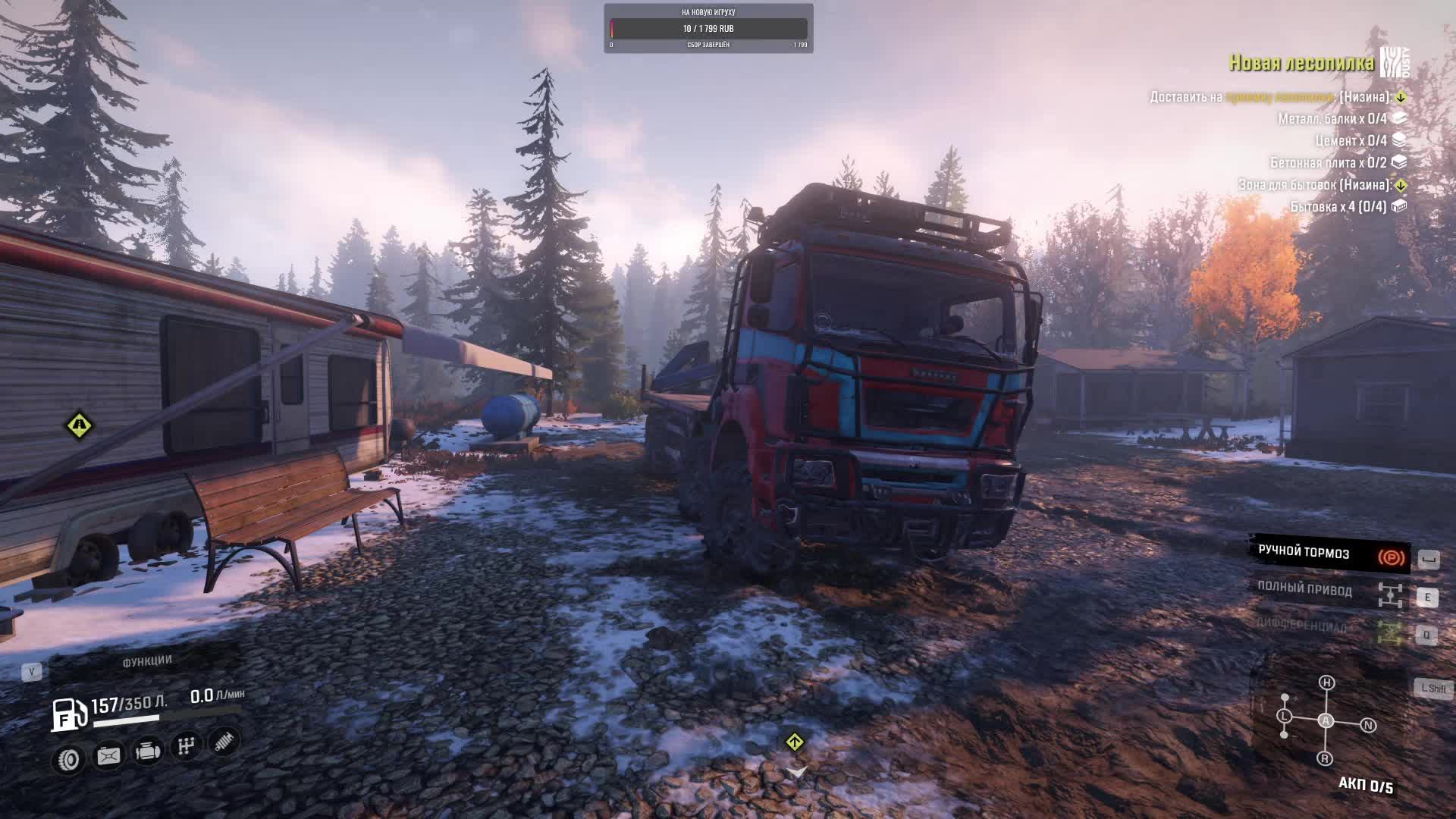This screenshot has height=819, width=1456.
Task: Pick the A automatic gear node
Action: click(1326, 720)
